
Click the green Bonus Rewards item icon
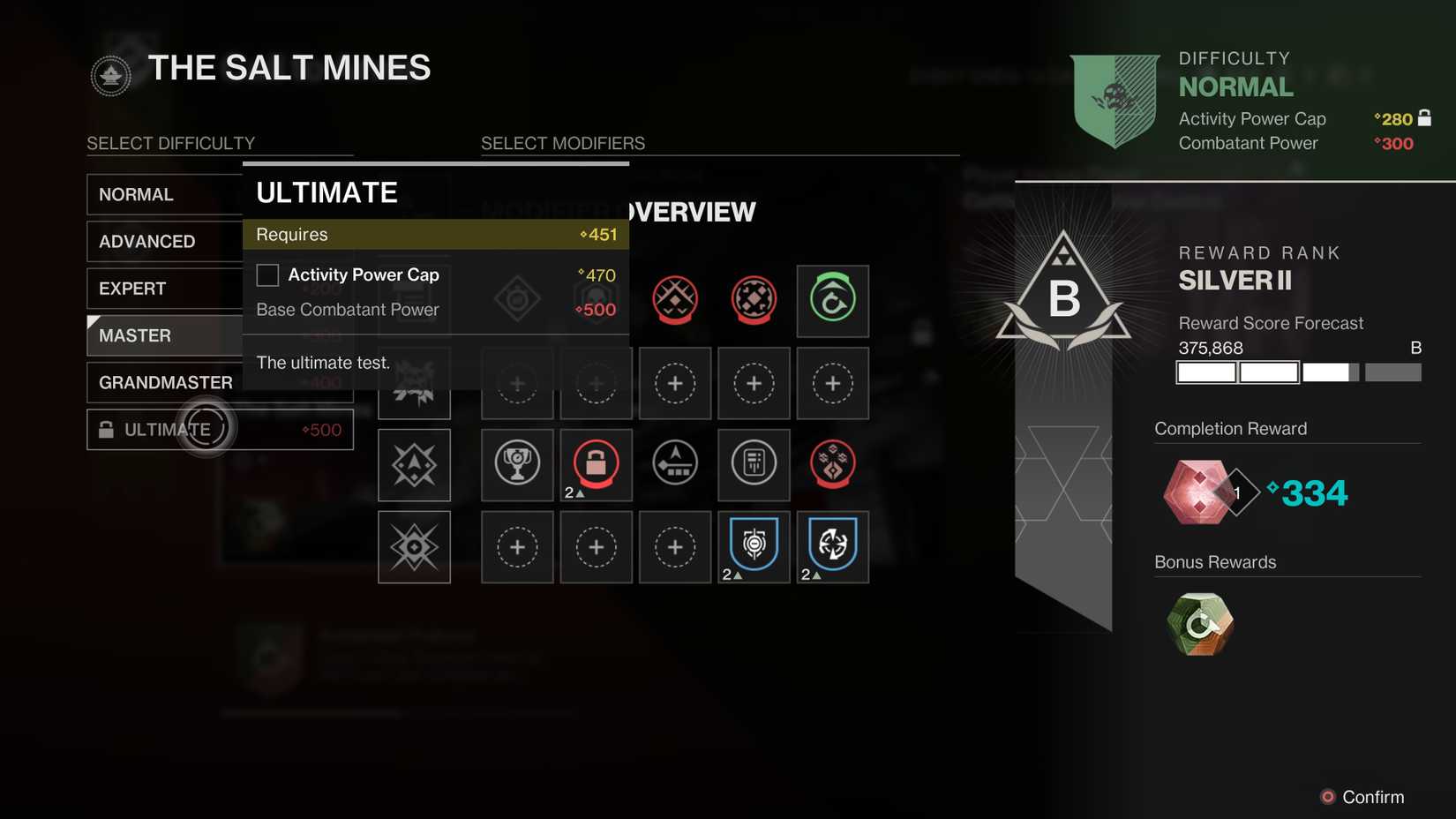(1198, 625)
